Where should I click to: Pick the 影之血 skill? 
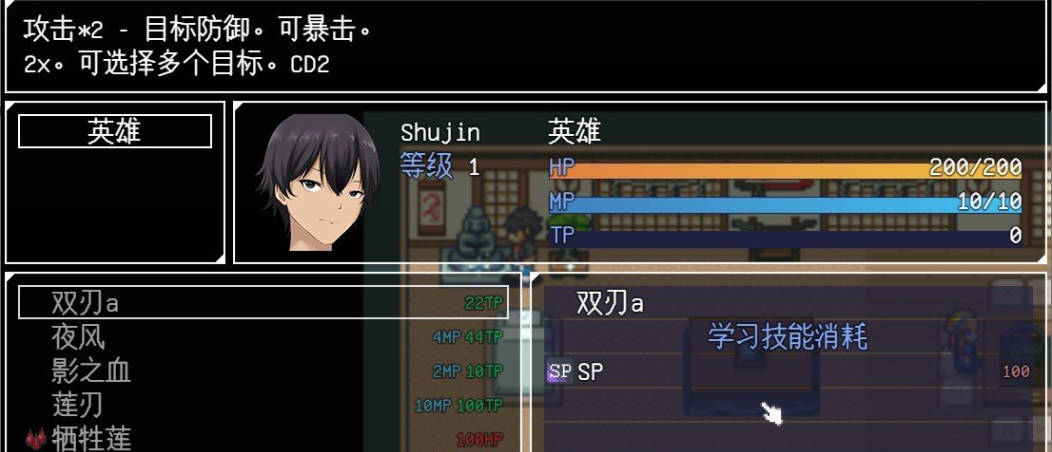[264, 371]
